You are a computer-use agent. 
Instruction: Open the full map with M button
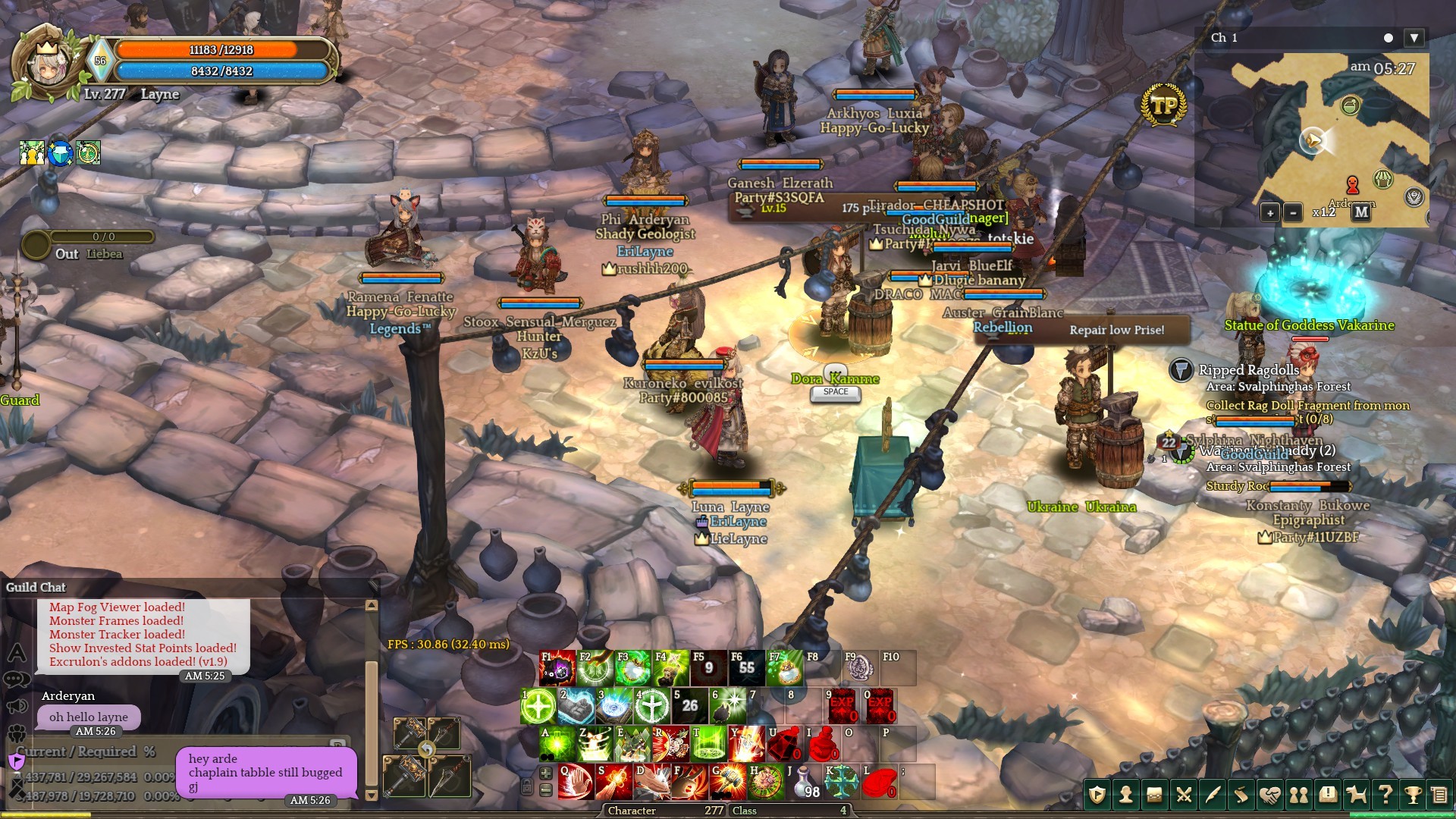click(x=1361, y=212)
